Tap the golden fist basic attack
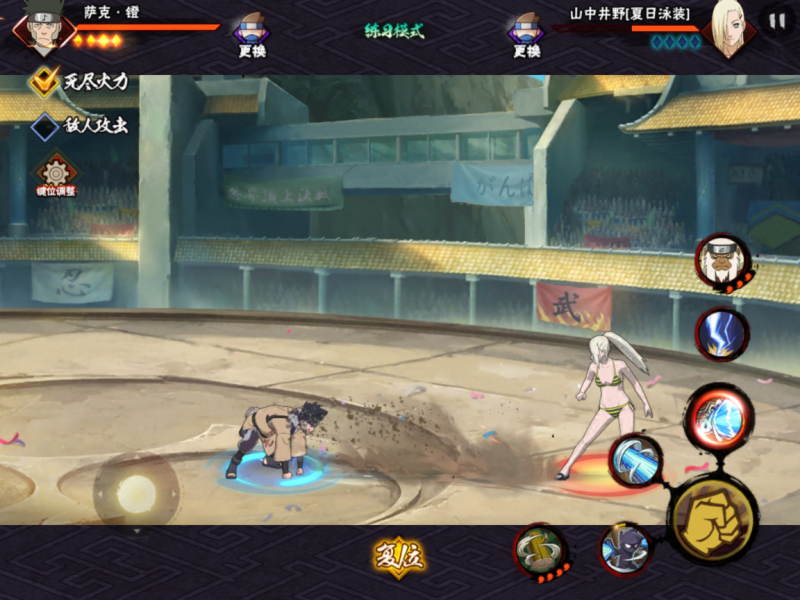The height and width of the screenshot is (600, 800). coord(712,518)
